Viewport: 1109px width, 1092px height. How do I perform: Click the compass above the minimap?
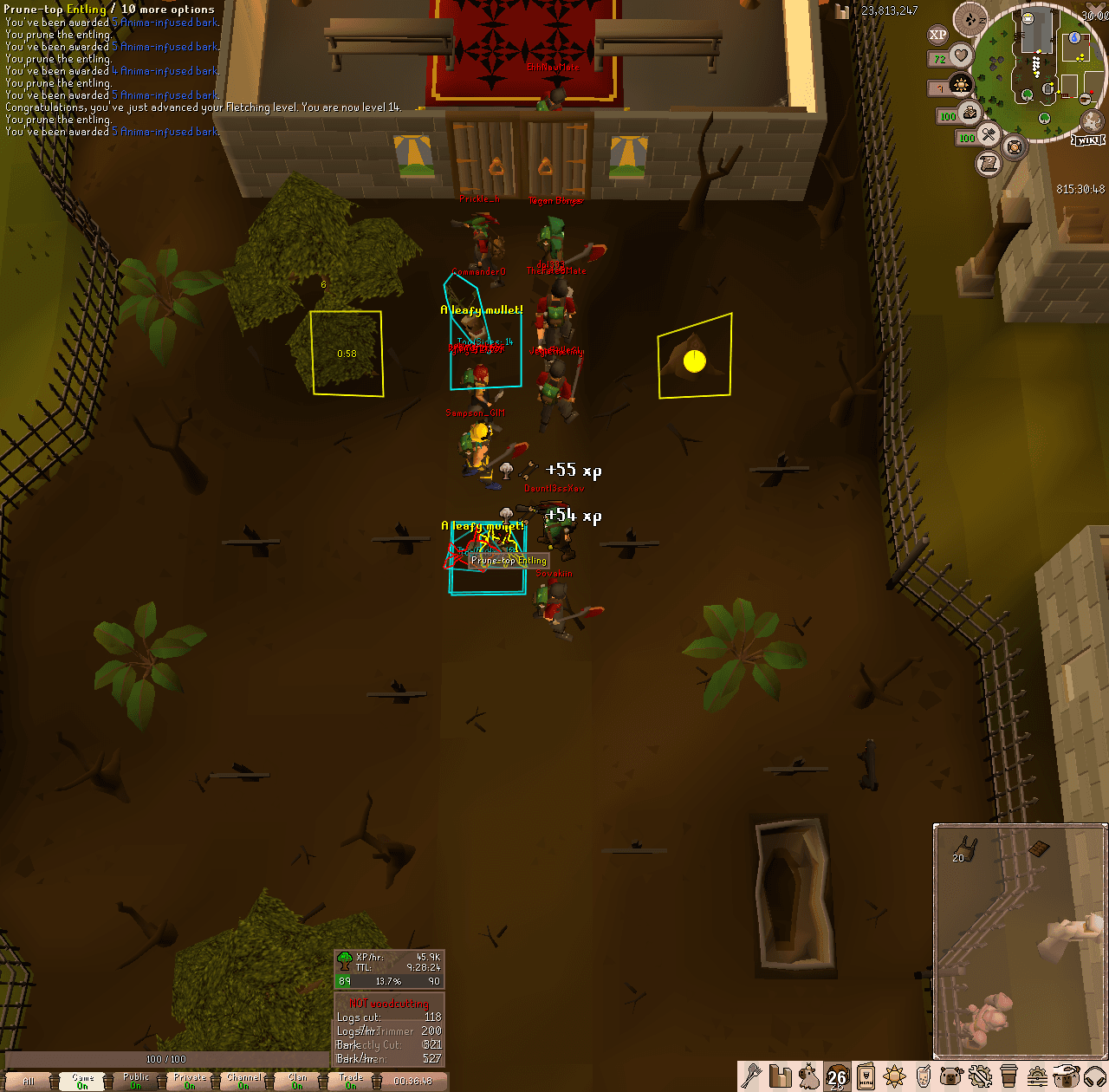pyautogui.click(x=970, y=19)
